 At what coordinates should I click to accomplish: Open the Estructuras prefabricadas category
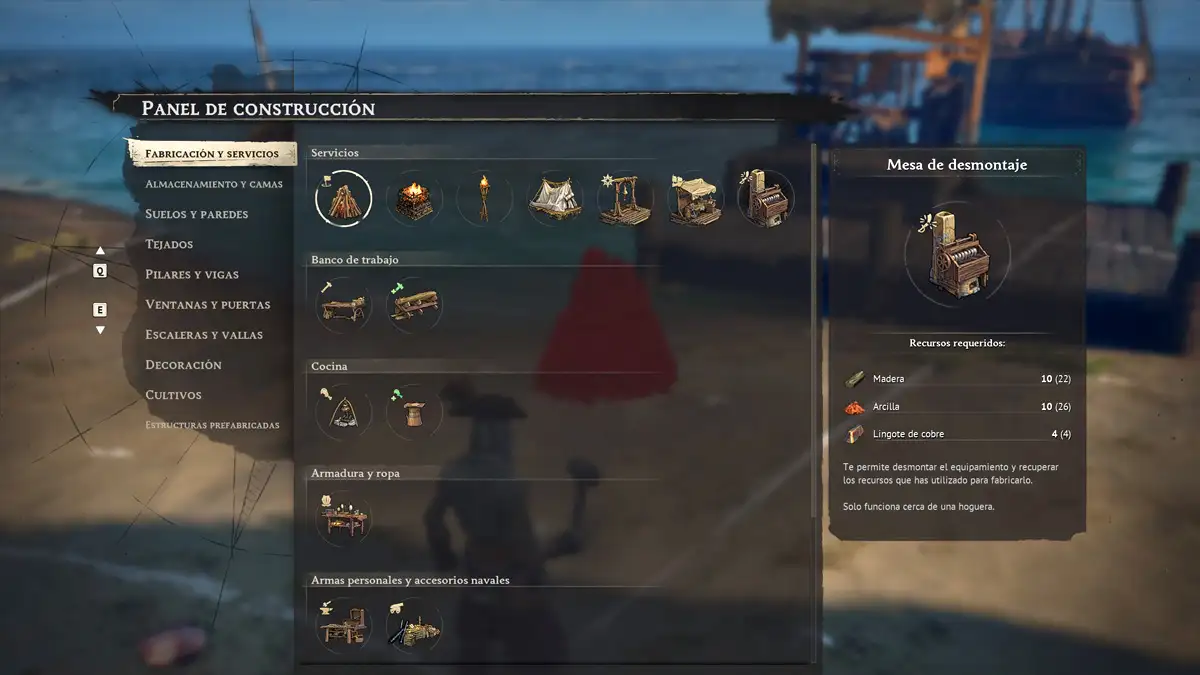tap(212, 425)
